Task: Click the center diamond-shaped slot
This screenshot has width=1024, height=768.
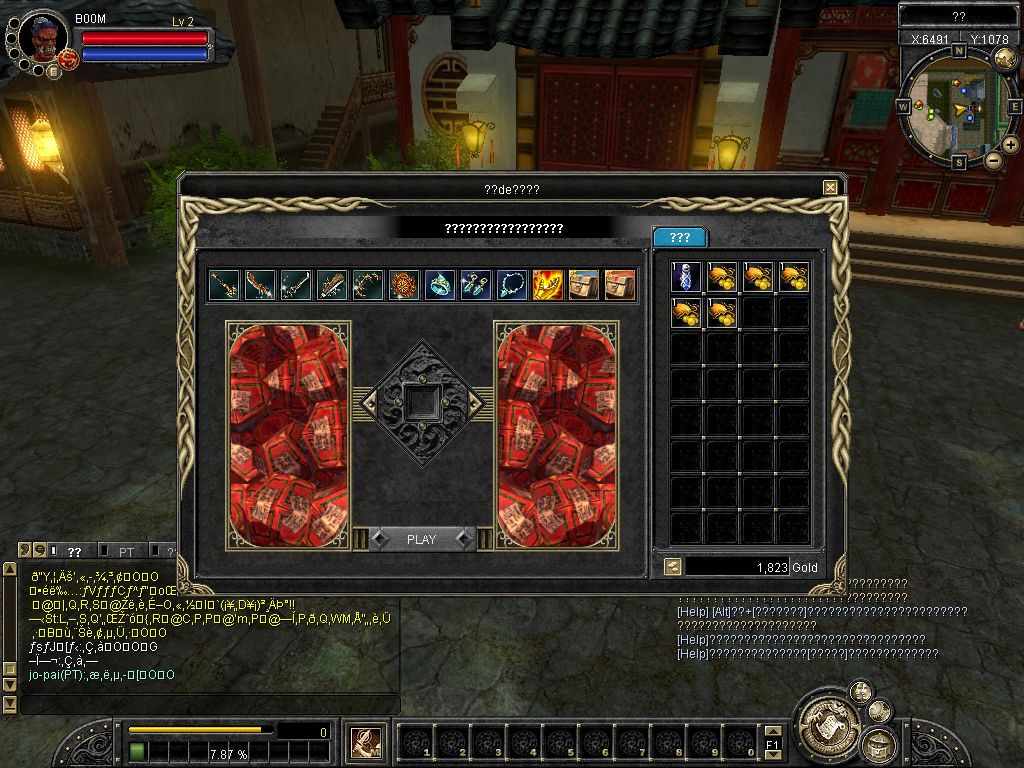Action: pyautogui.click(x=422, y=402)
